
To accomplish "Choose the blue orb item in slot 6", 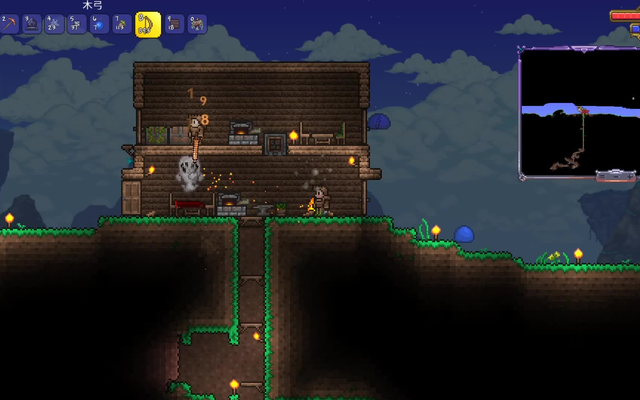I will pyautogui.click(x=99, y=24).
